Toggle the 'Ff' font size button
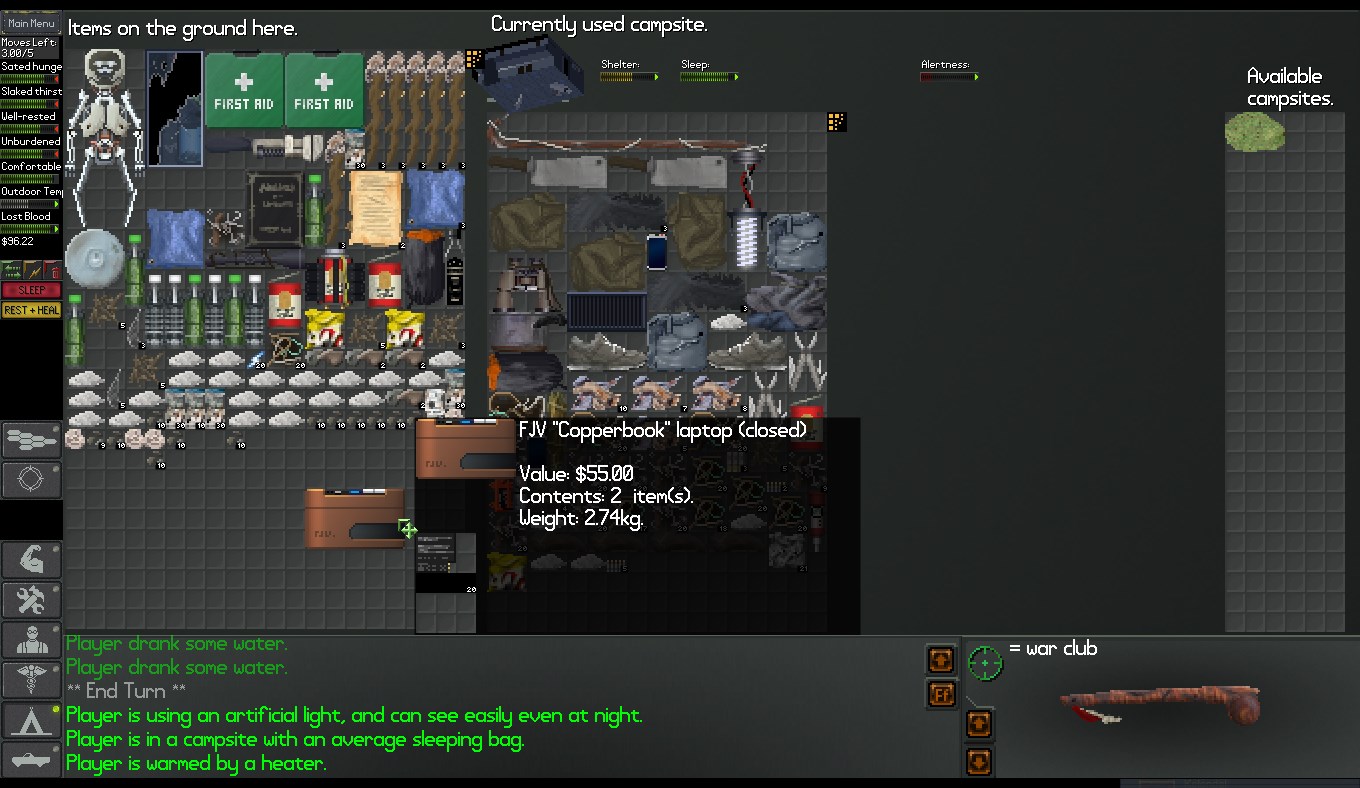 [x=941, y=695]
